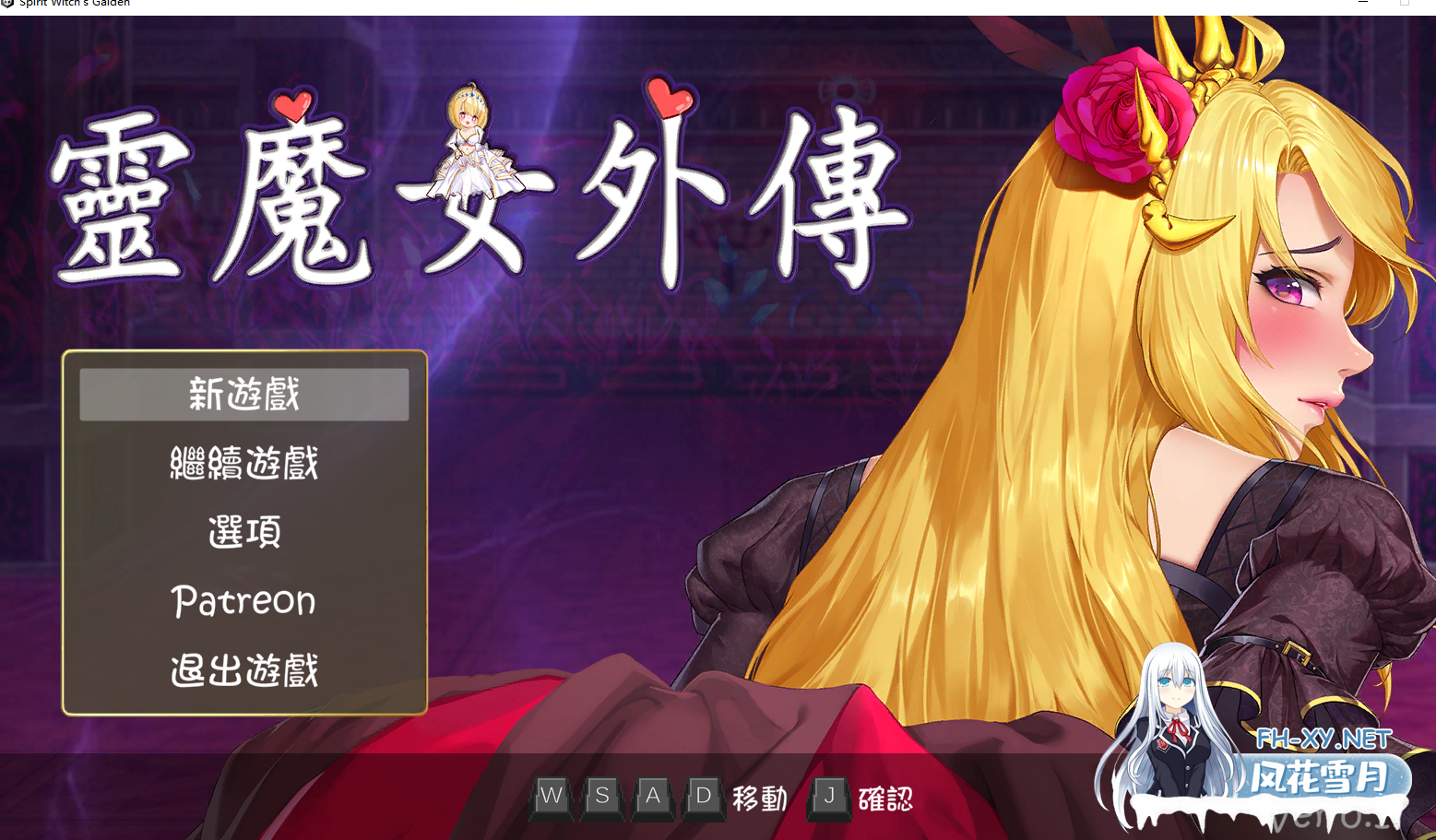
Task: Click the S movement key icon
Action: pyautogui.click(x=601, y=797)
